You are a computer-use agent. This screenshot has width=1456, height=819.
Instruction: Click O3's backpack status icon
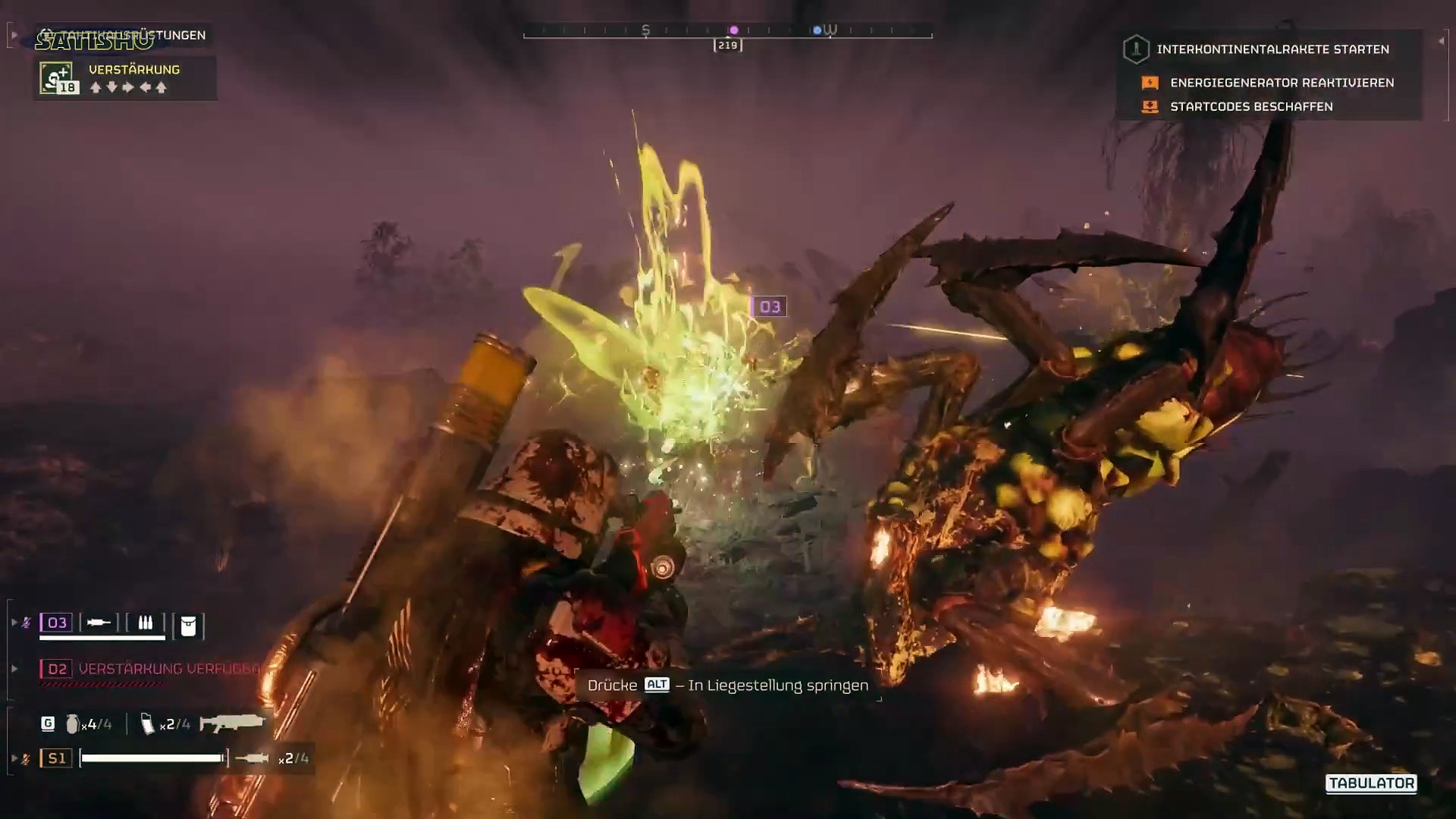(x=188, y=626)
